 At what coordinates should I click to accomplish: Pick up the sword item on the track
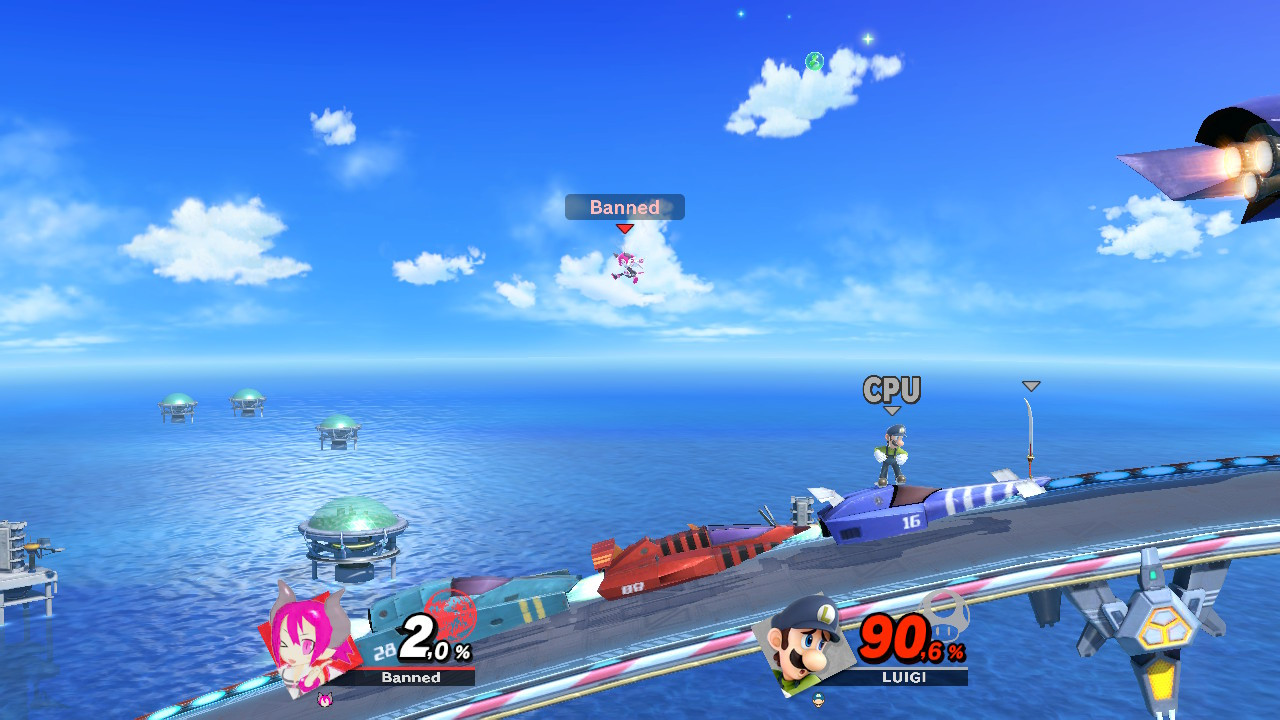(x=1030, y=440)
